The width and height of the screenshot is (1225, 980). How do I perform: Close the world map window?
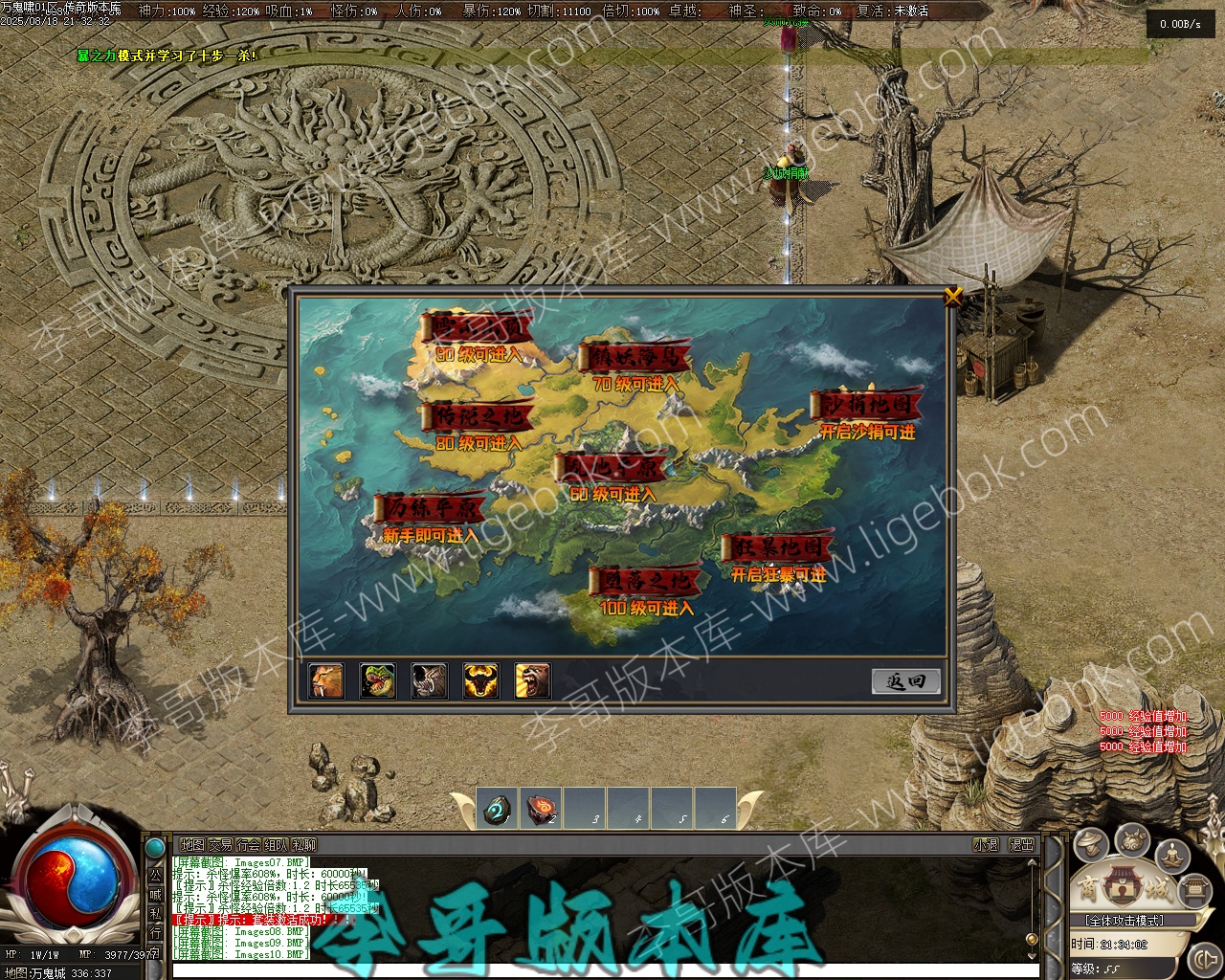tap(952, 297)
